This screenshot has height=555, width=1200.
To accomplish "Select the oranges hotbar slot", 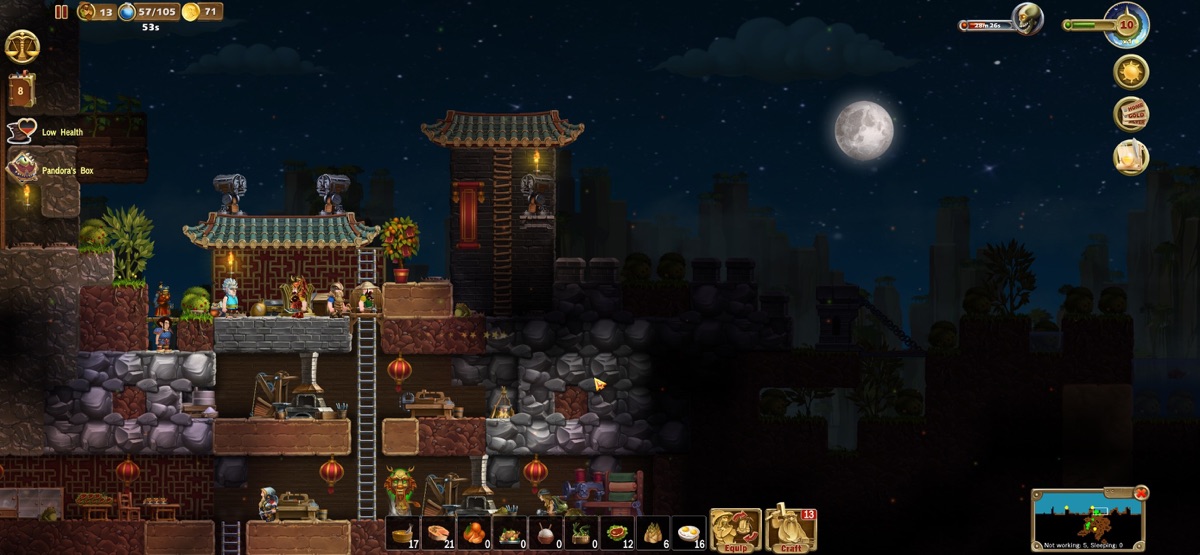I will pos(475,533).
